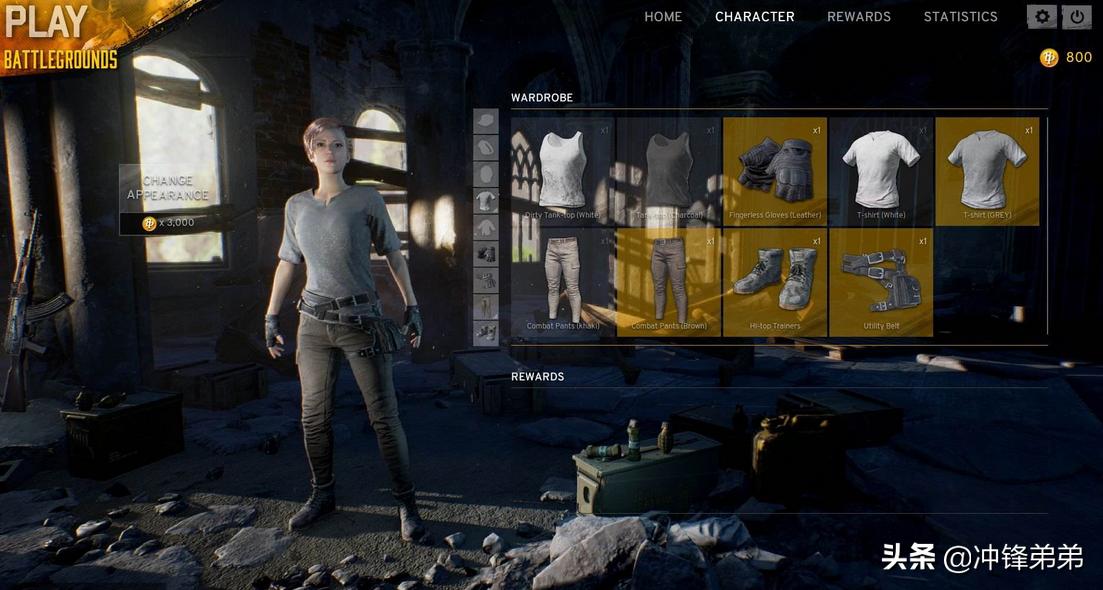1103x590 pixels.
Task: View the Statistics tab
Action: [960, 17]
